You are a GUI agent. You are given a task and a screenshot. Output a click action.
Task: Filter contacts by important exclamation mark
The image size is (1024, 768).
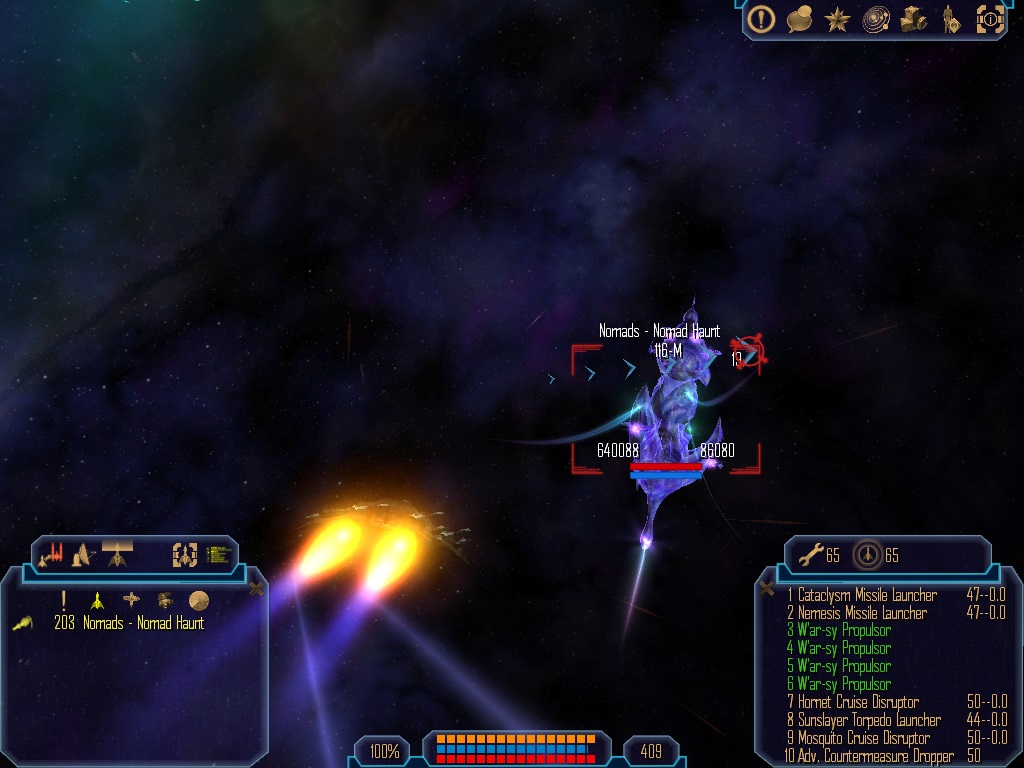[64, 600]
